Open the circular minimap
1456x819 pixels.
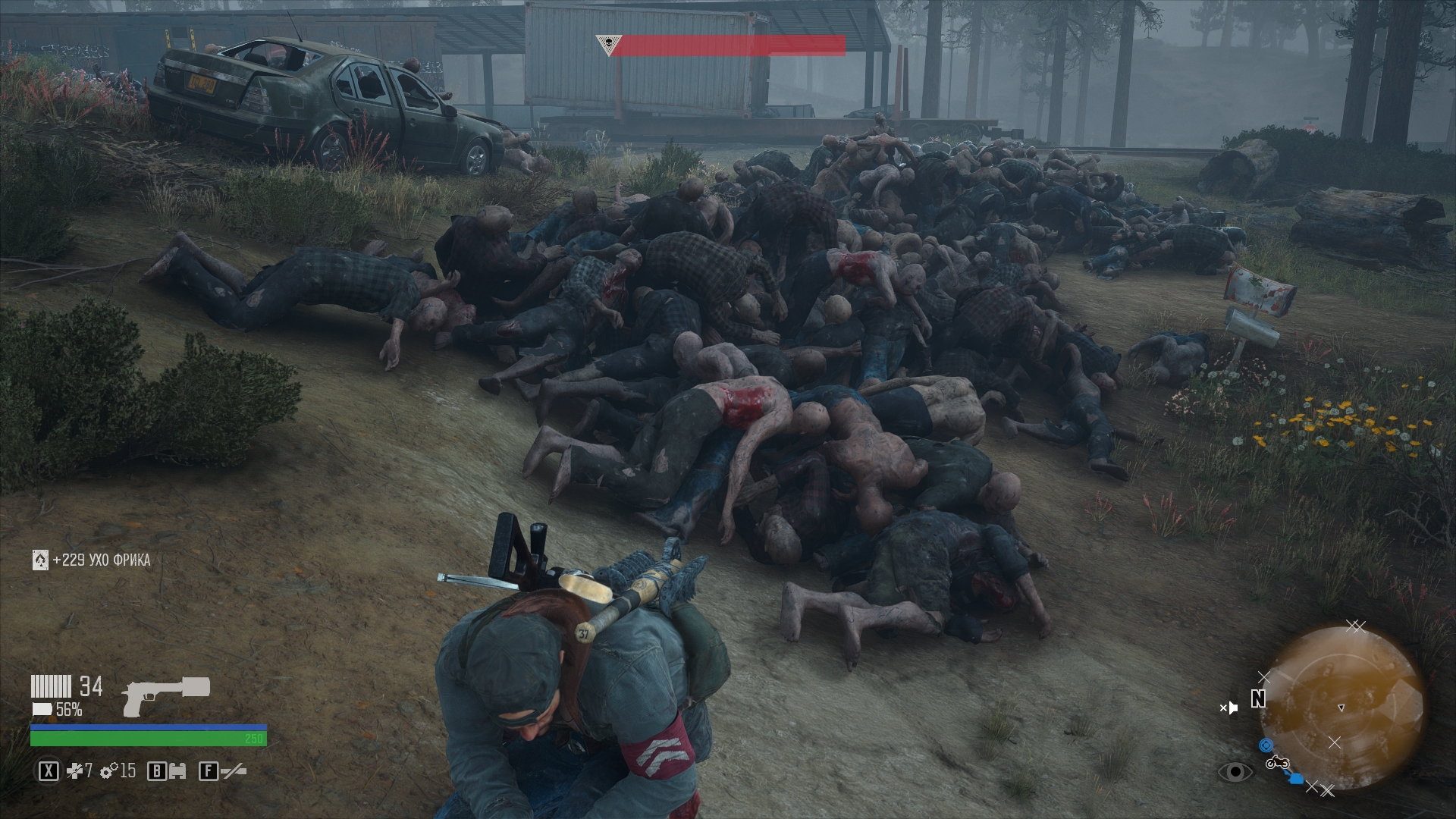click(x=1341, y=704)
